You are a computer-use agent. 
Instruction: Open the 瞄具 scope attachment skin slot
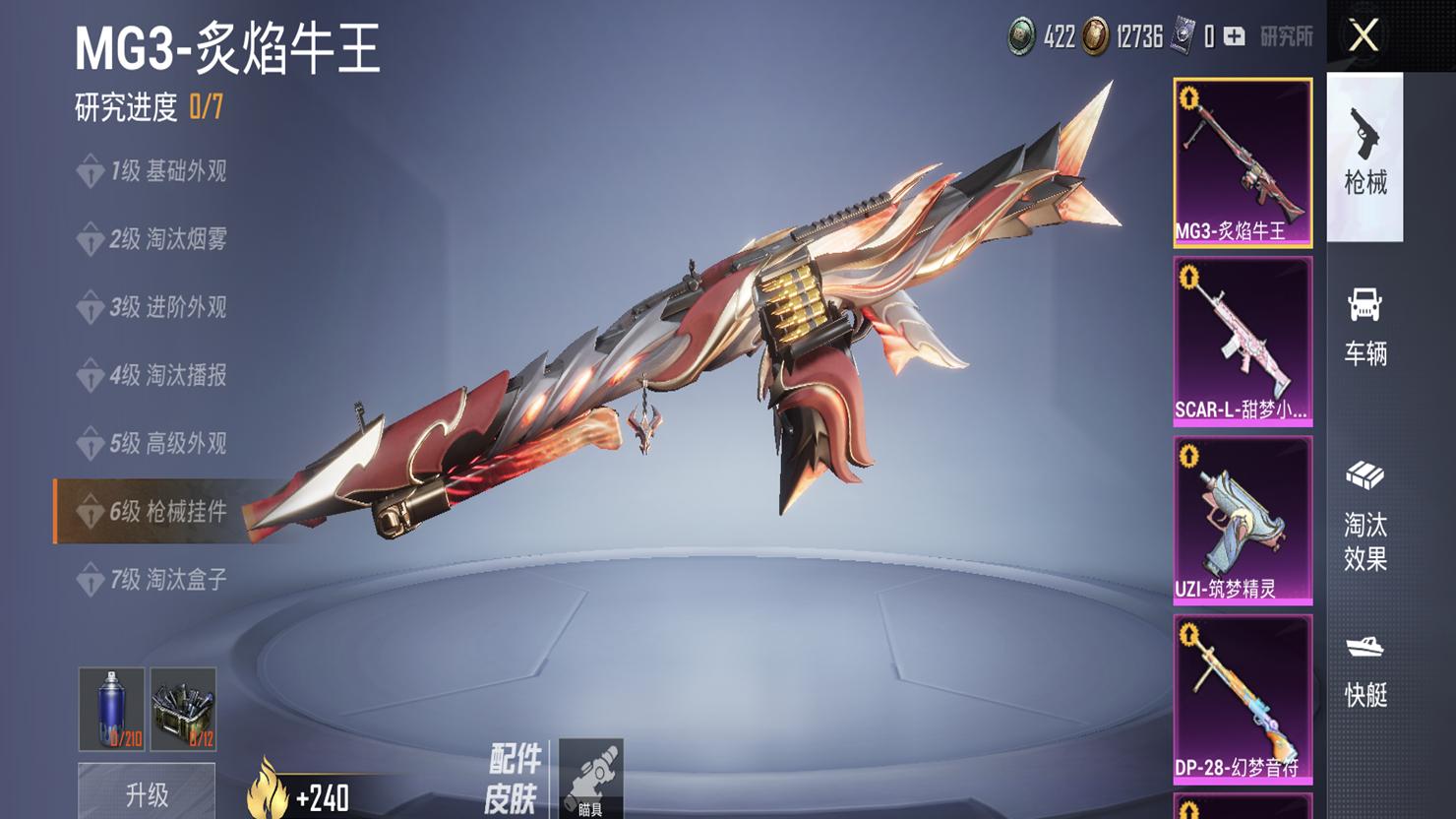coord(590,778)
